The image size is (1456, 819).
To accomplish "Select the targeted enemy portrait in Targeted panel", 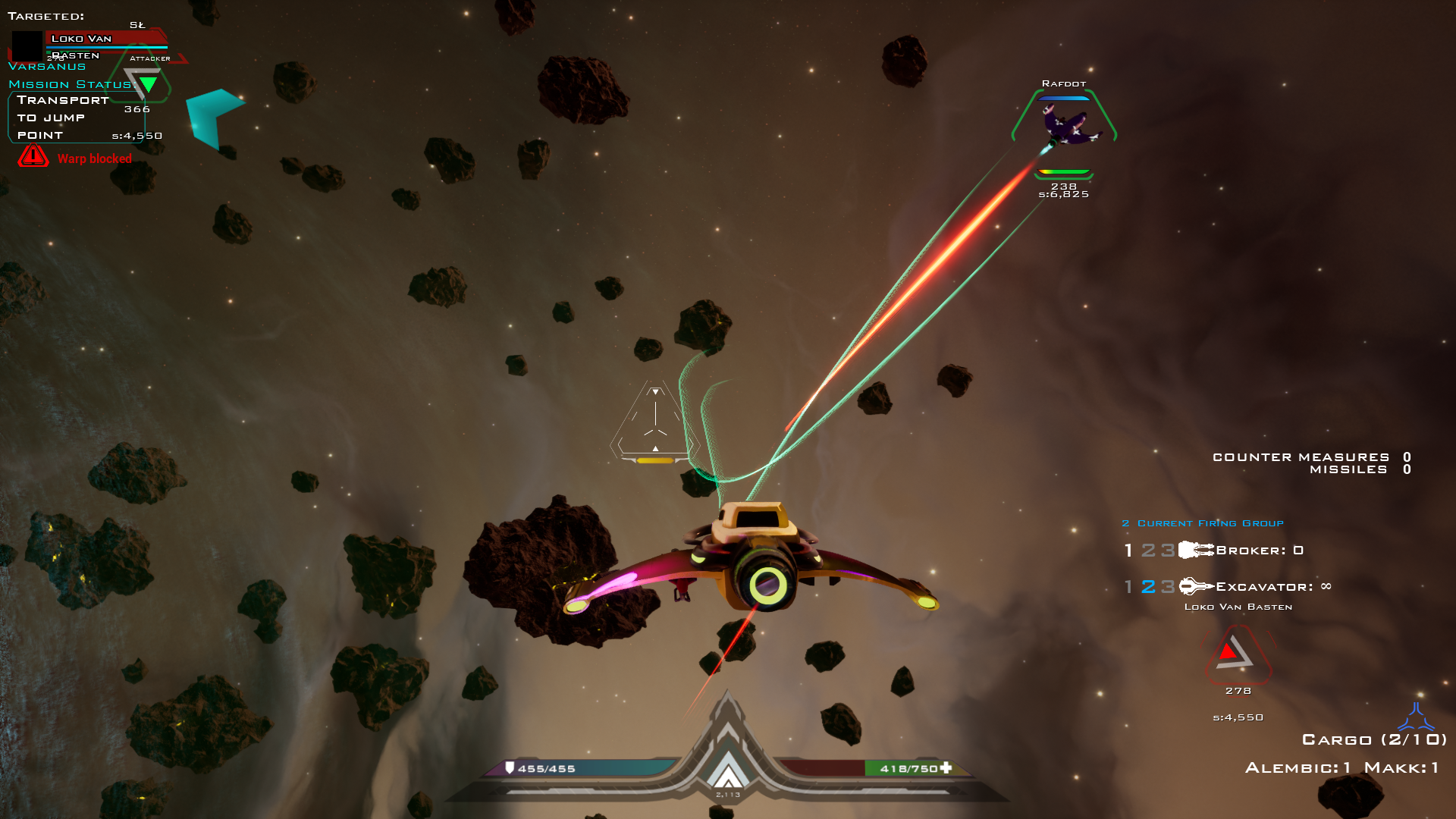I will tap(27, 45).
